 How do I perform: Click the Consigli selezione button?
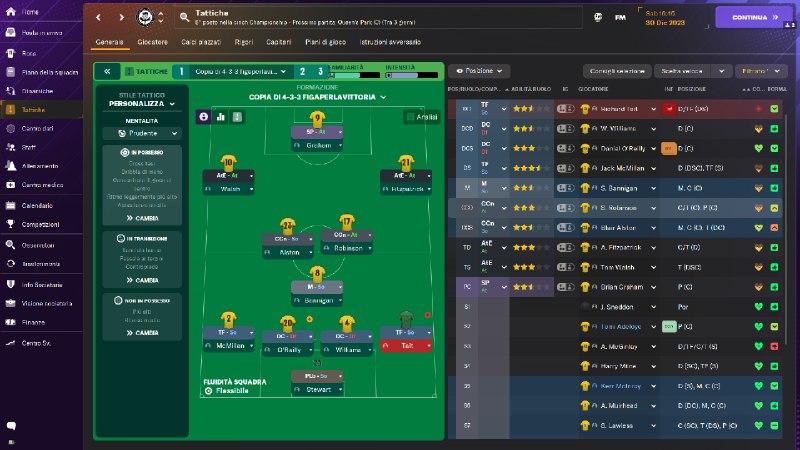(x=615, y=72)
